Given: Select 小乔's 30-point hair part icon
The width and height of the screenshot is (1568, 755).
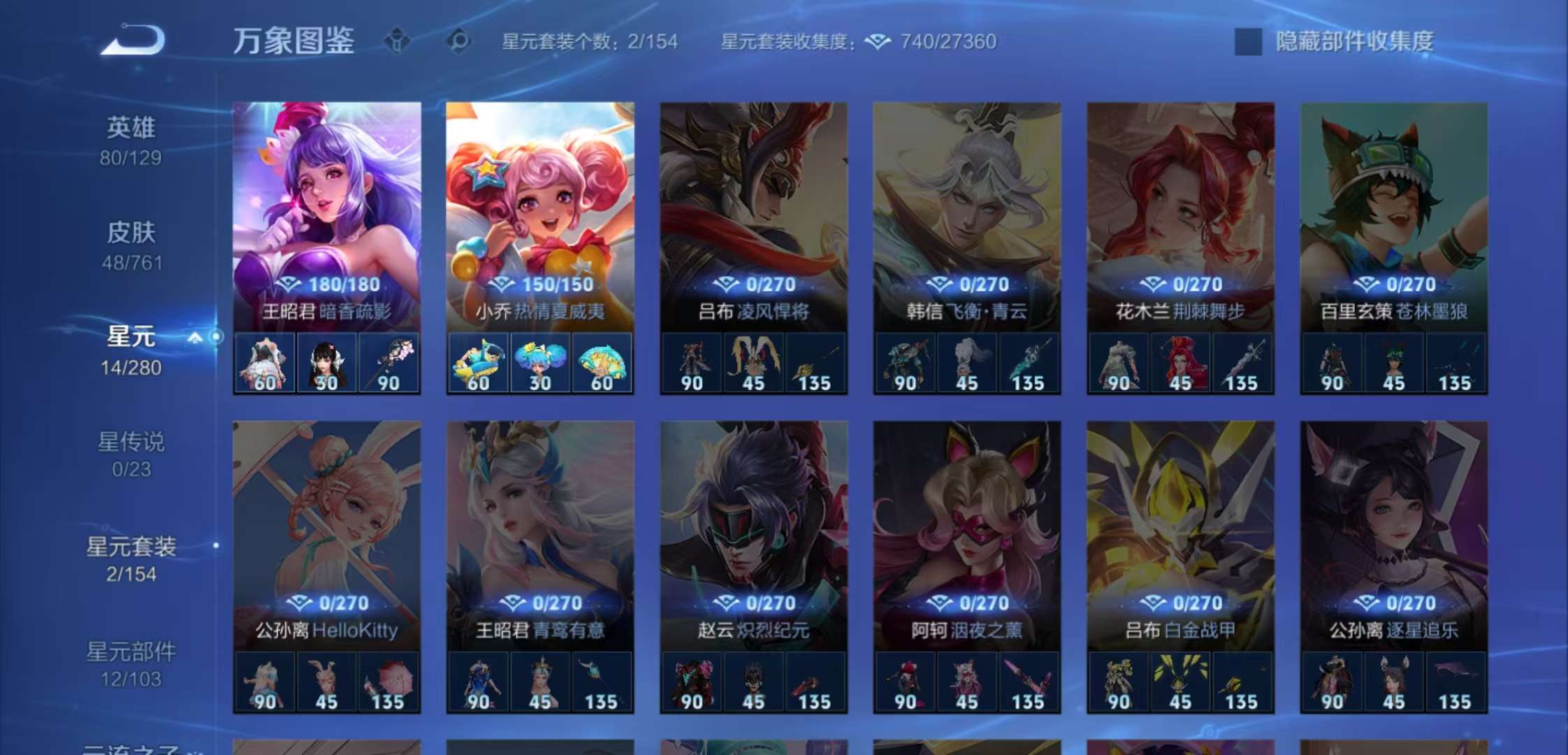Looking at the screenshot, I should [539, 361].
